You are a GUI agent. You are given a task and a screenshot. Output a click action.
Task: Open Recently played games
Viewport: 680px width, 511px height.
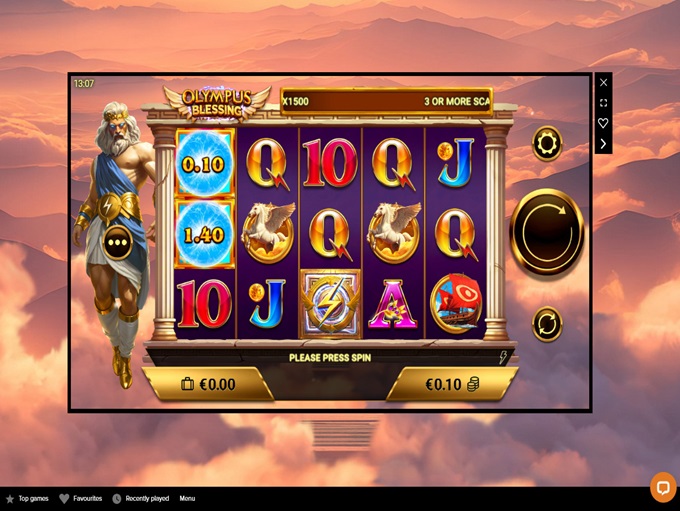[x=140, y=498]
